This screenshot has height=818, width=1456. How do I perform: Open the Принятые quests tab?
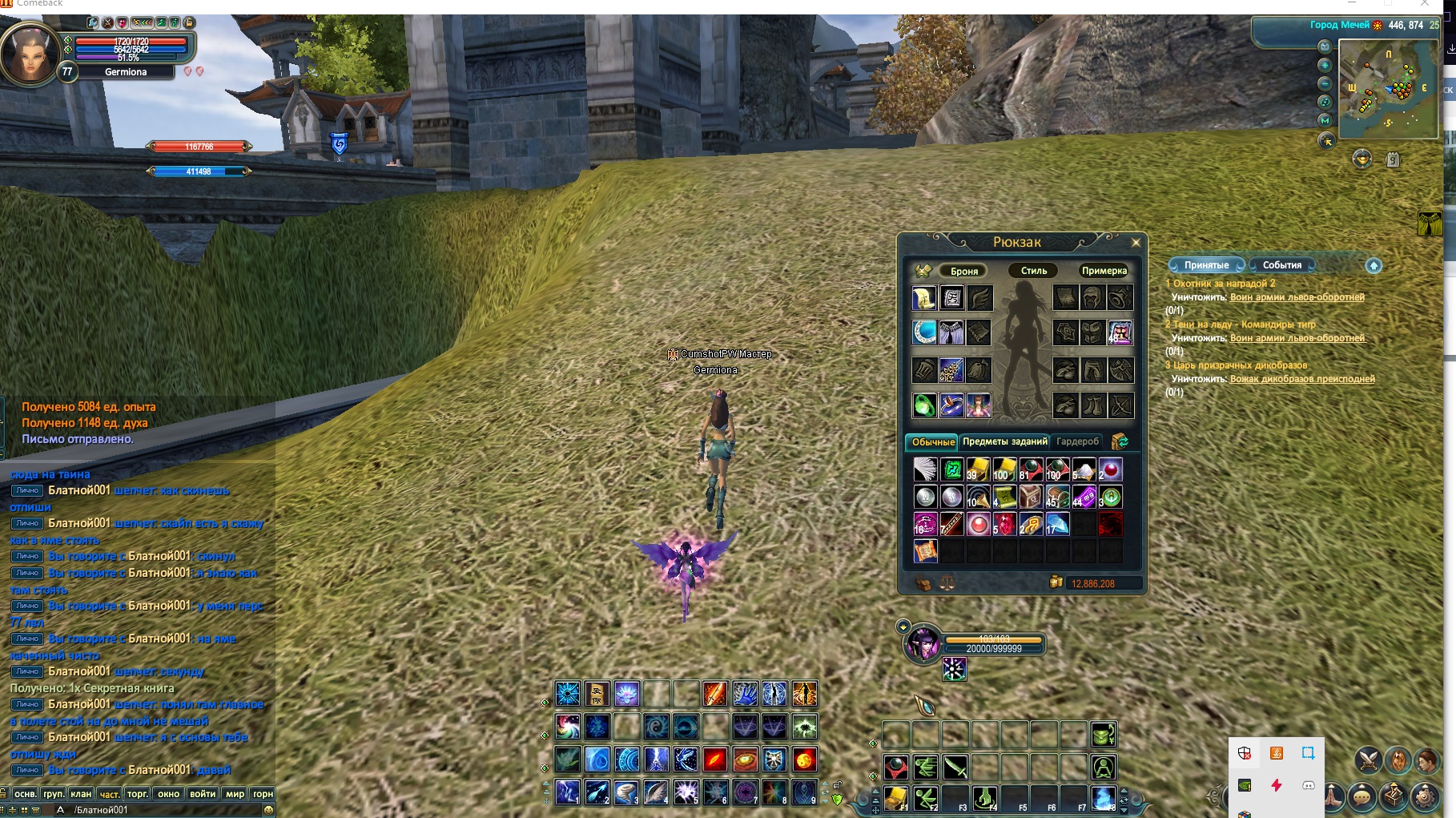(1206, 265)
